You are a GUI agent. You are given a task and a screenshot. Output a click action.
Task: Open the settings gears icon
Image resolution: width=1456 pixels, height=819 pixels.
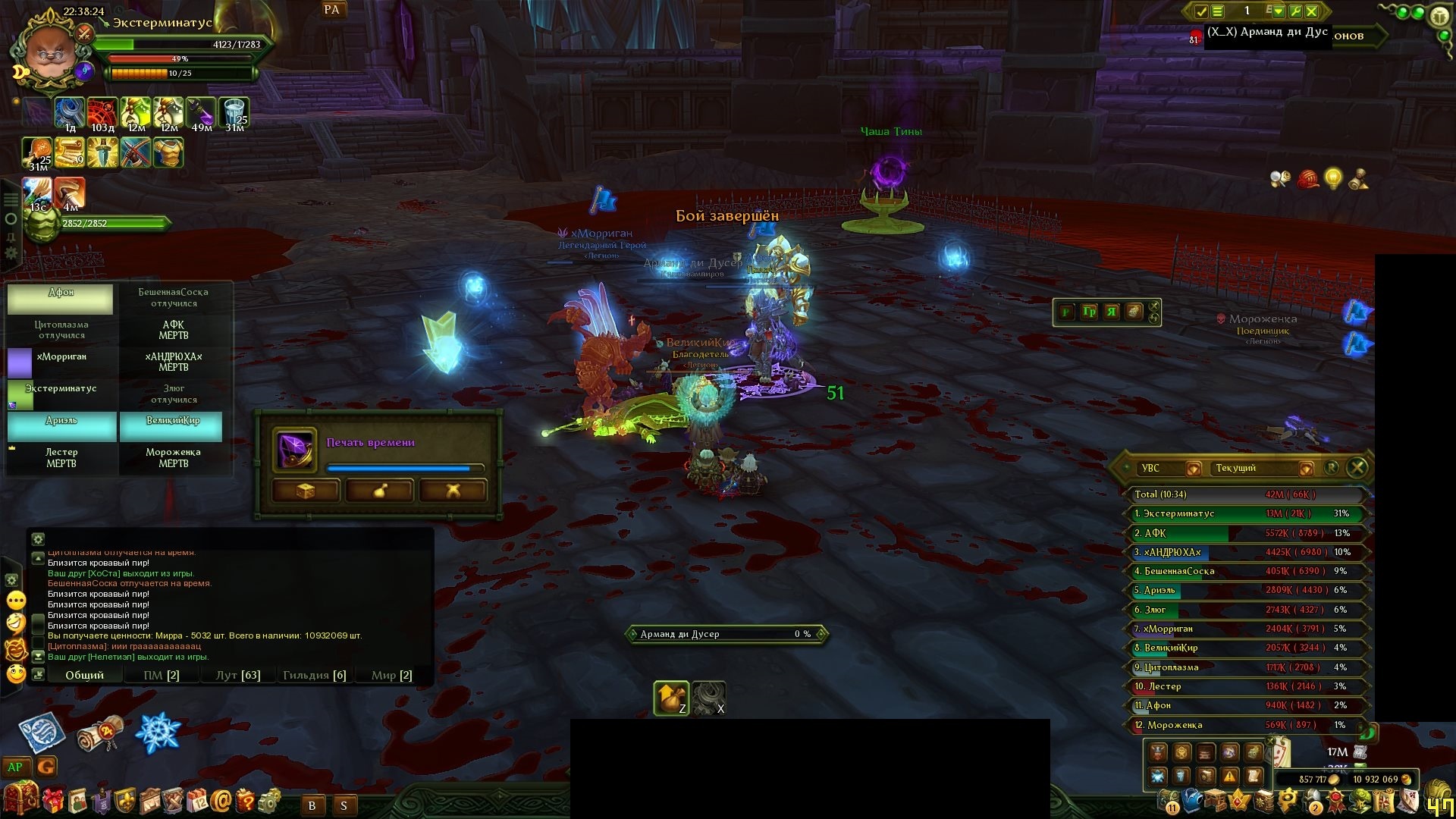click(x=270, y=800)
